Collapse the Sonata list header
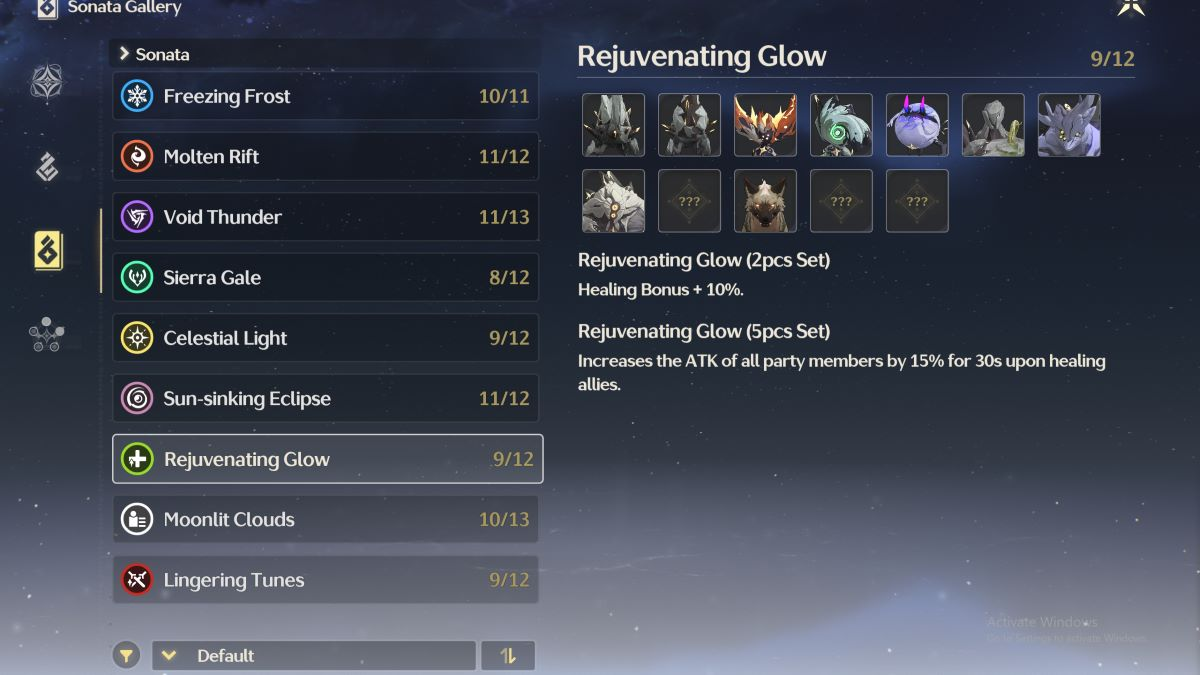The height and width of the screenshot is (675, 1200). coord(125,54)
